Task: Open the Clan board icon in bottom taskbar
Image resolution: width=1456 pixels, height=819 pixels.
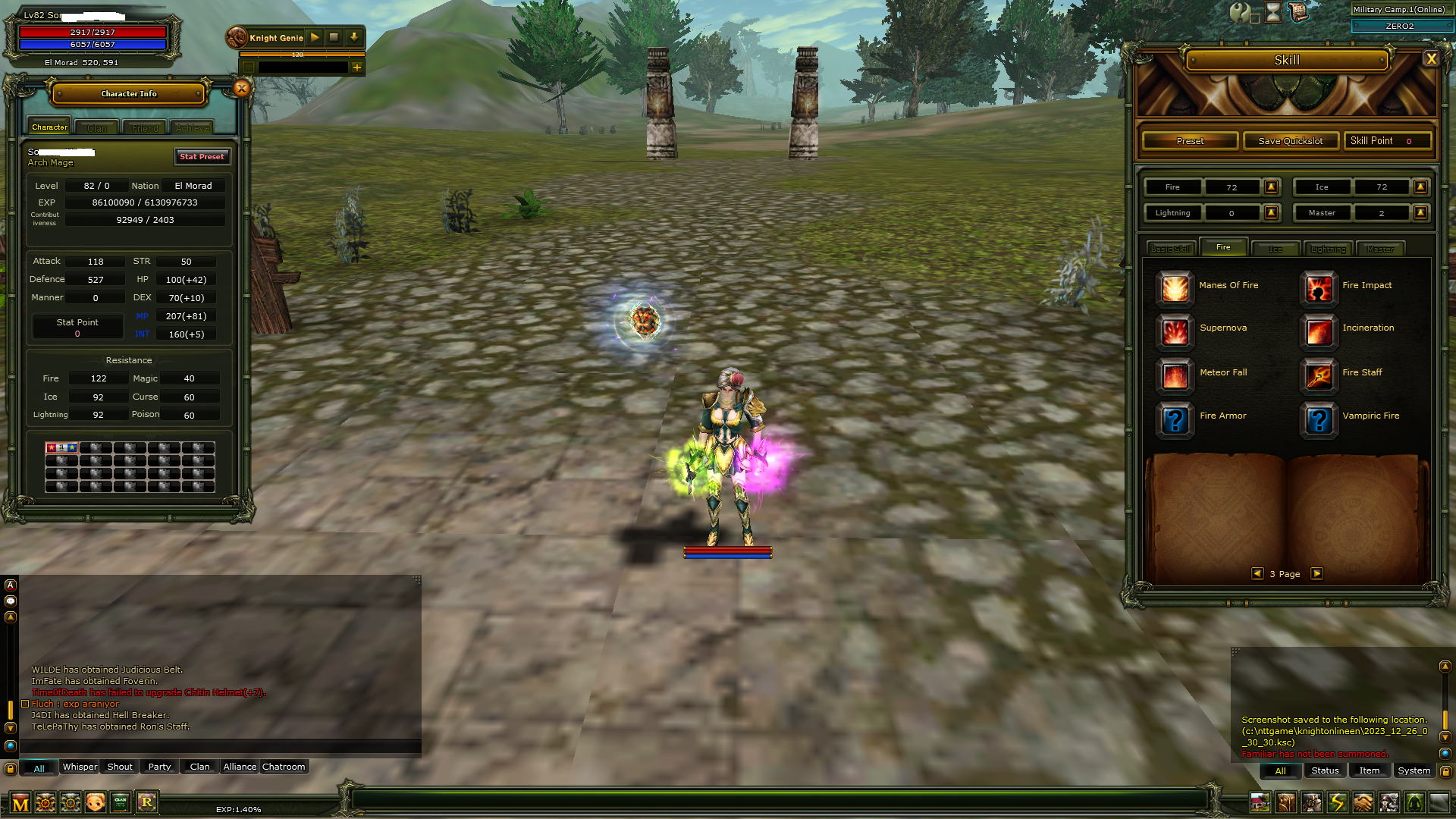Action: [x=121, y=802]
